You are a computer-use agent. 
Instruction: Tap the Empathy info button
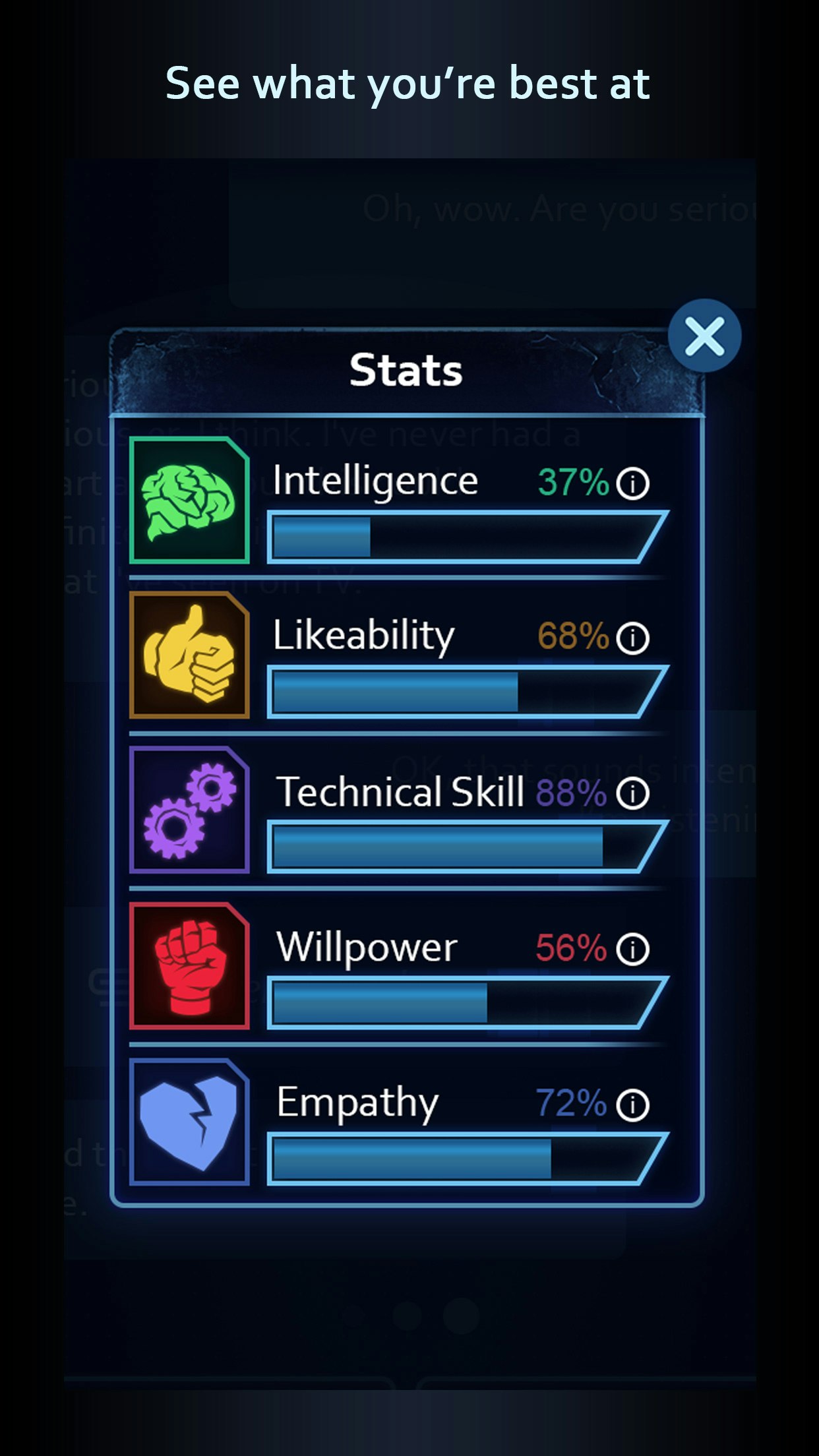pos(633,1105)
